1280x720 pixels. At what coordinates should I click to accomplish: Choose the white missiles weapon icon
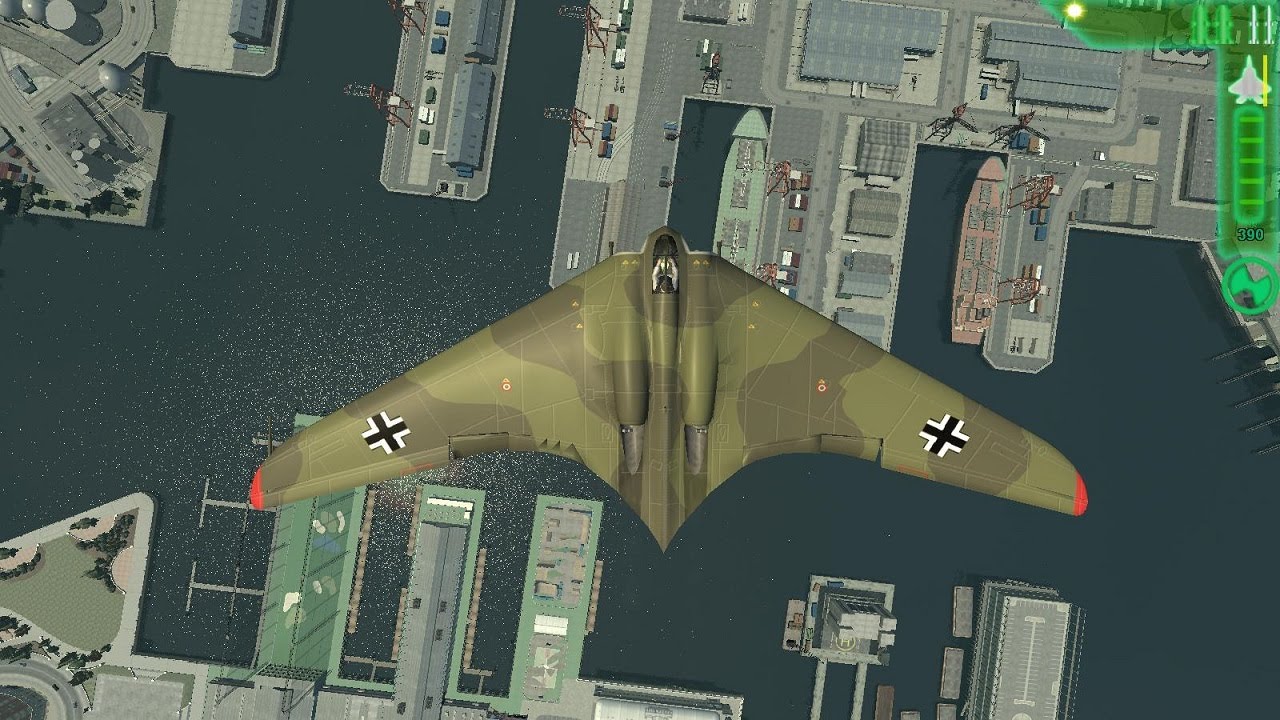[x=1258, y=24]
